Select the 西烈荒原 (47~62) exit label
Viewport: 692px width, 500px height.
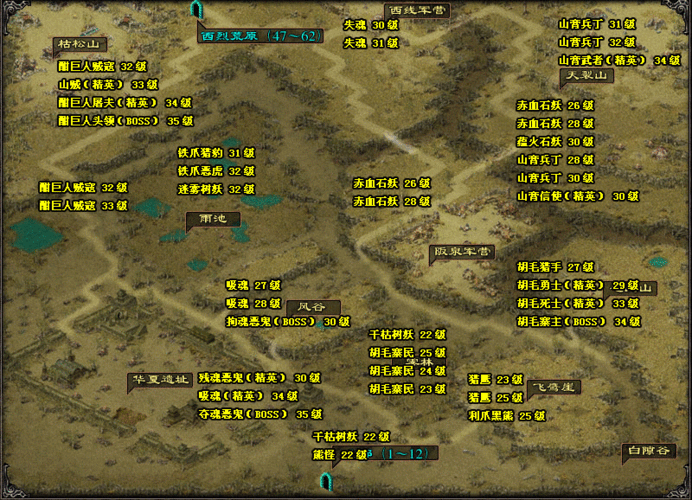tap(260, 36)
